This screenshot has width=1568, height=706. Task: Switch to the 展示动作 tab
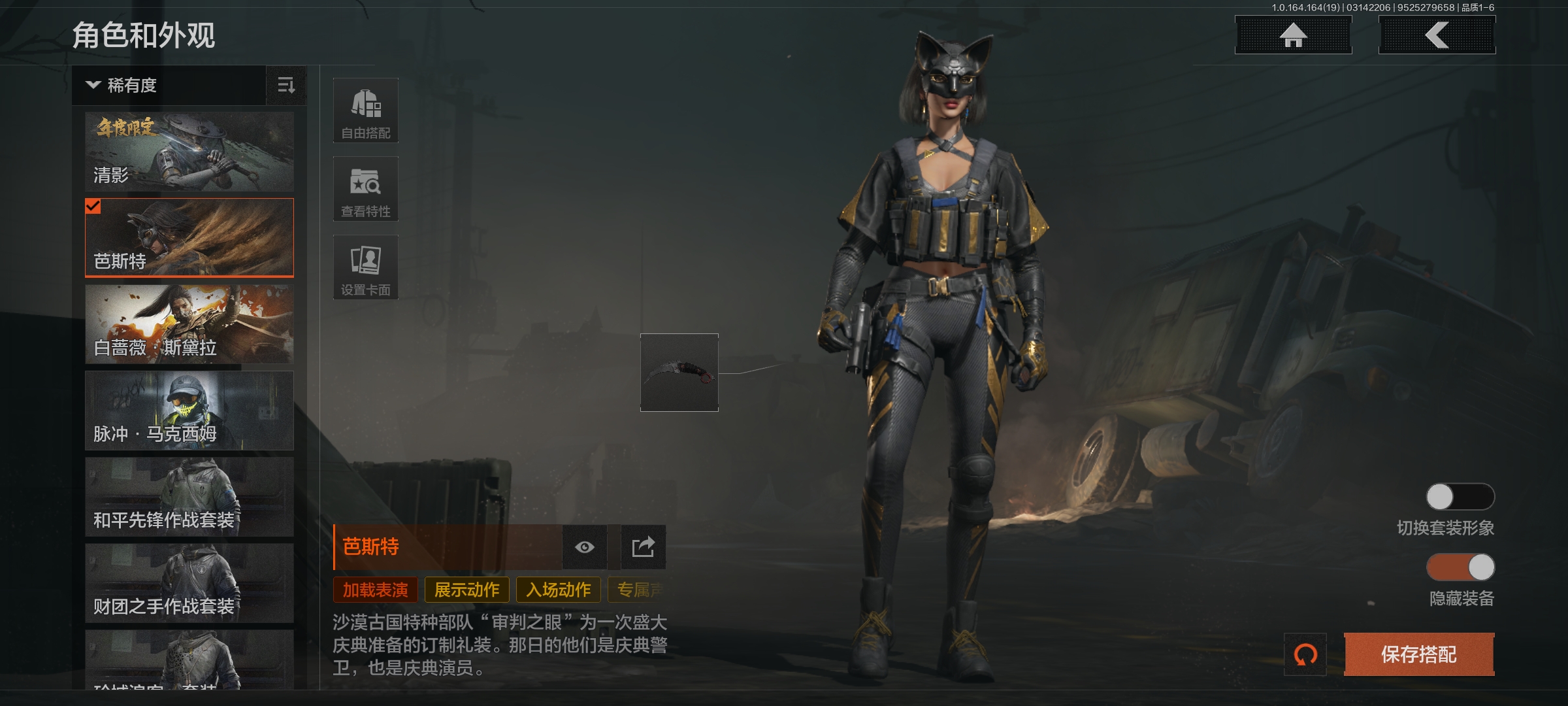[x=466, y=589]
